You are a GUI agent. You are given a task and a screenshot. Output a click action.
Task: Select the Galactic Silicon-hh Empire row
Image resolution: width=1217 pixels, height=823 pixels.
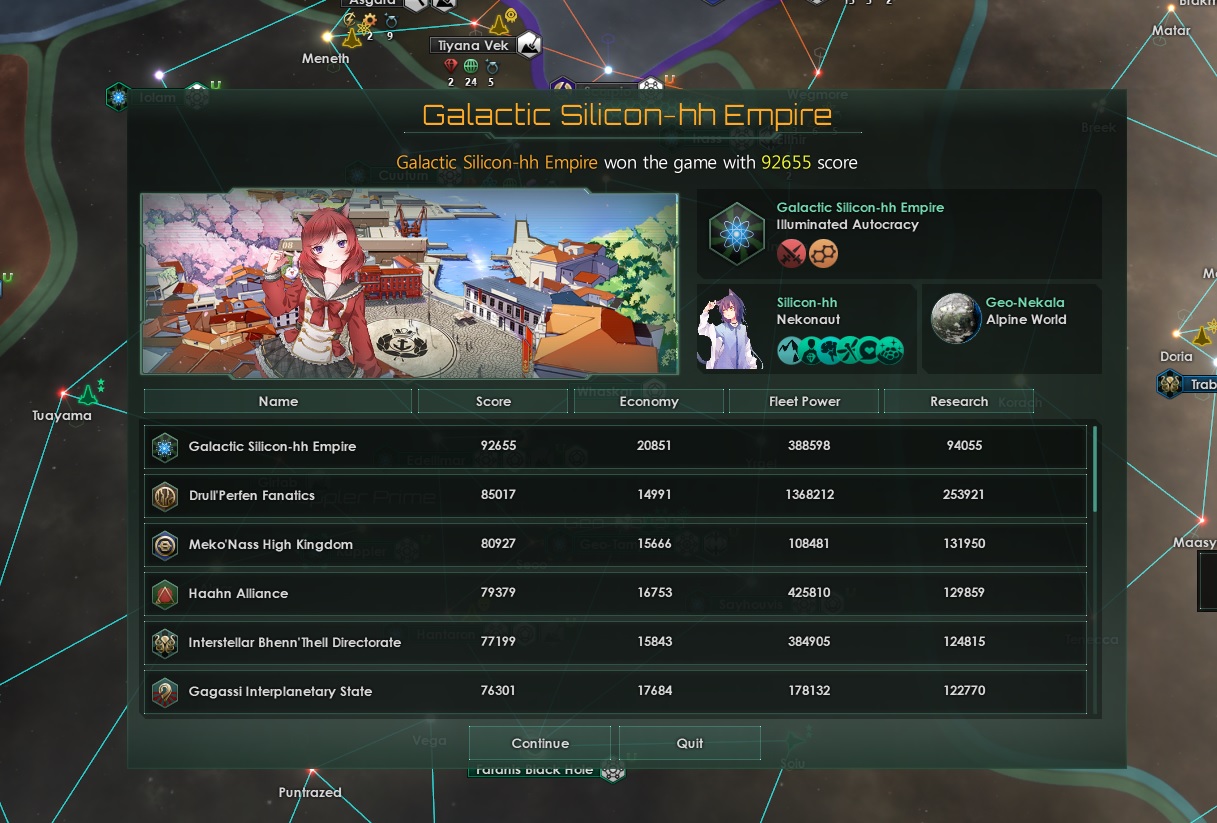(x=615, y=446)
